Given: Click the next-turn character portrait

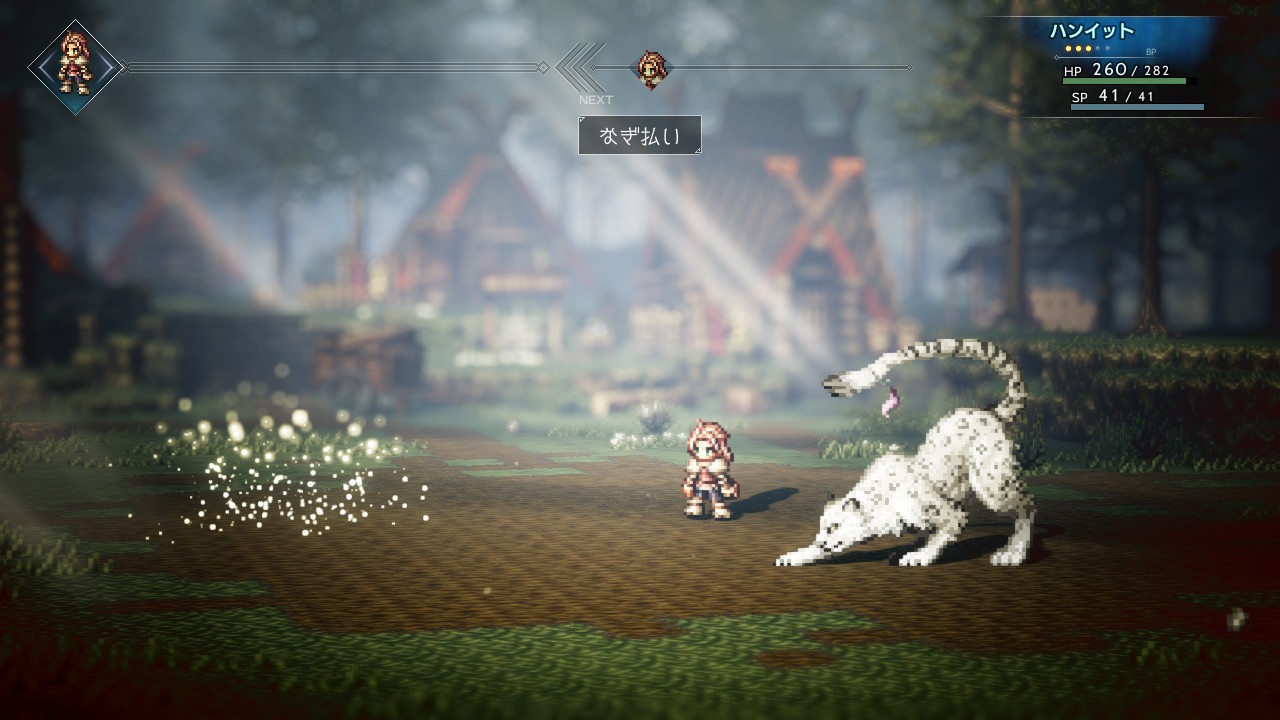Looking at the screenshot, I should pyautogui.click(x=651, y=69).
